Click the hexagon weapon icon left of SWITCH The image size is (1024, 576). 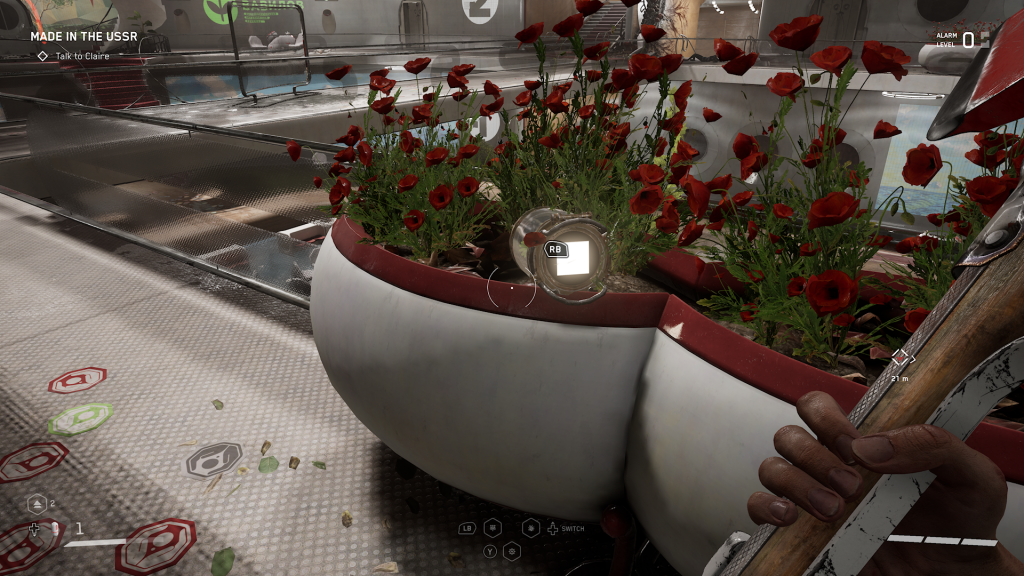531,528
